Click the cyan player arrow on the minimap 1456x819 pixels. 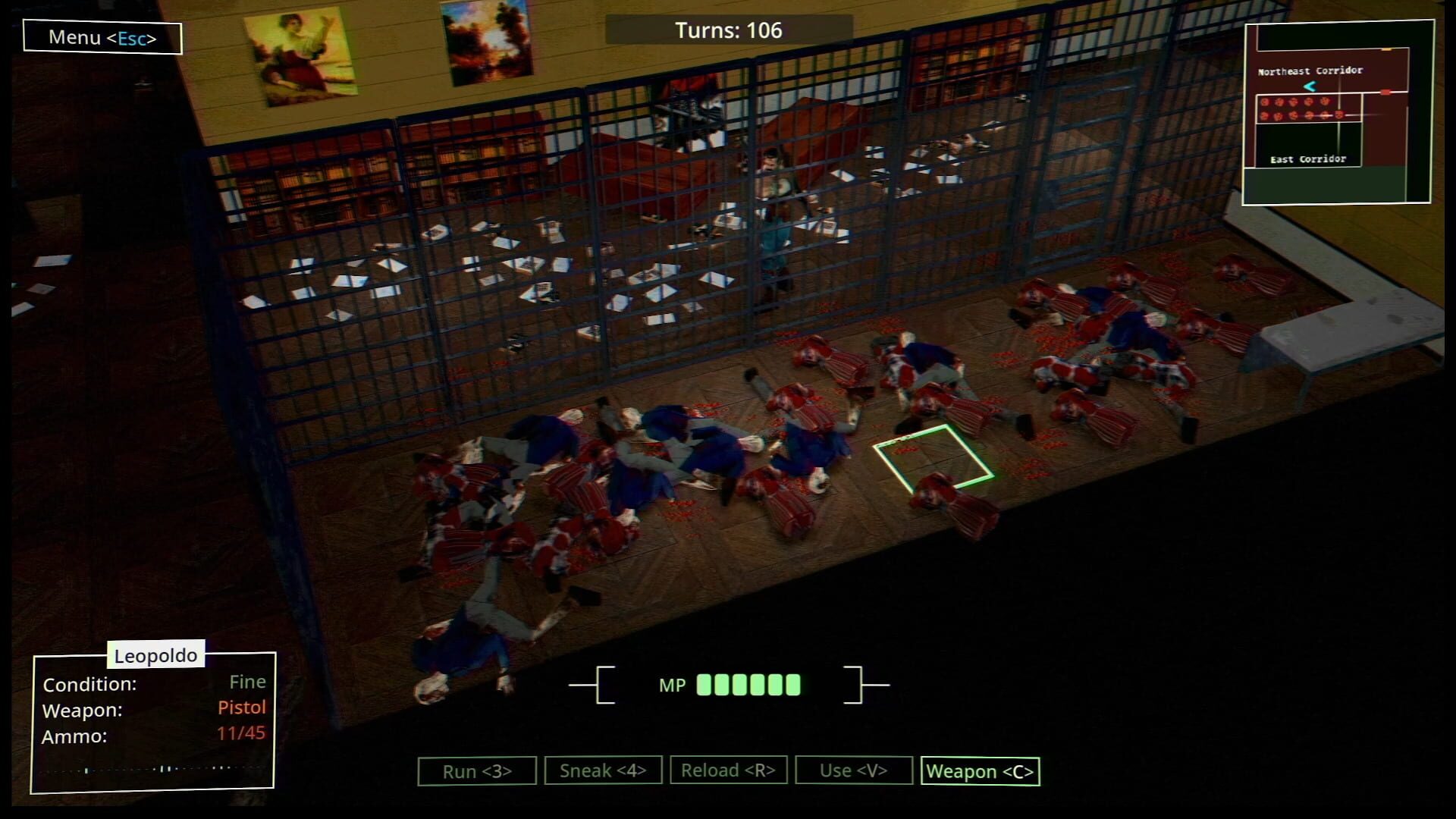coord(1310,86)
